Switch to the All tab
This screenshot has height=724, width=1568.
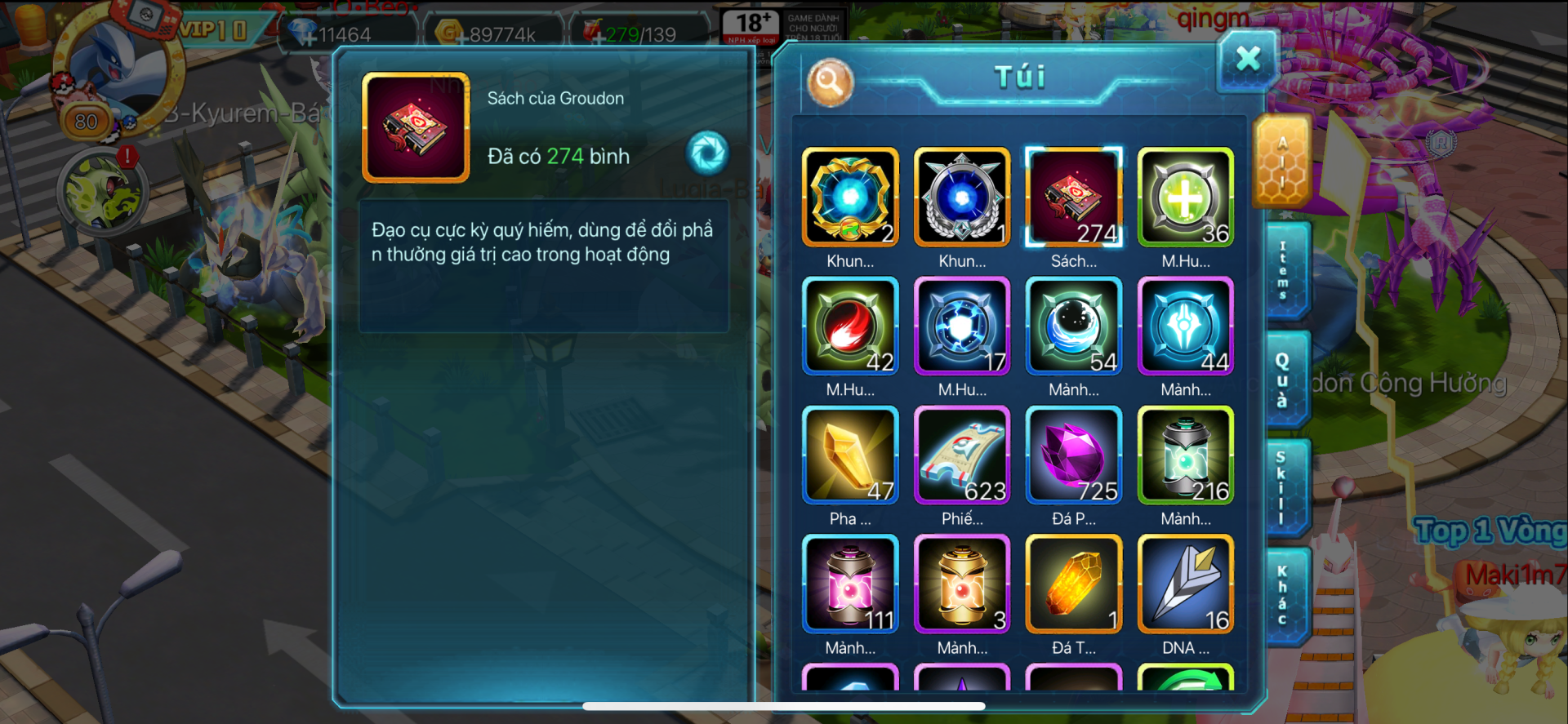click(1281, 162)
